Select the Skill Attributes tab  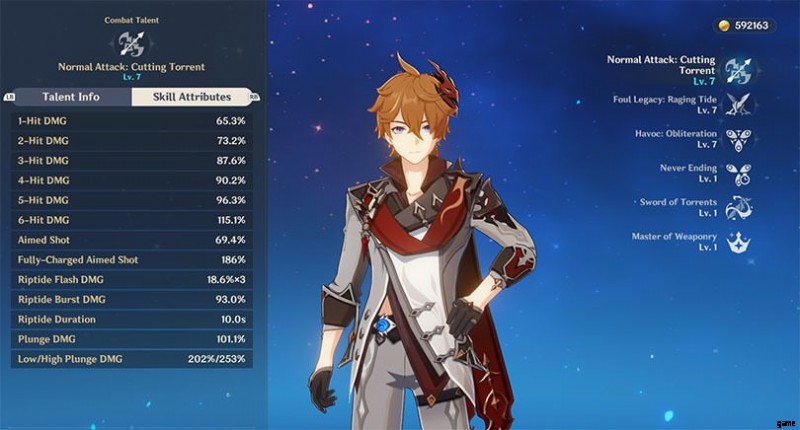tap(190, 97)
